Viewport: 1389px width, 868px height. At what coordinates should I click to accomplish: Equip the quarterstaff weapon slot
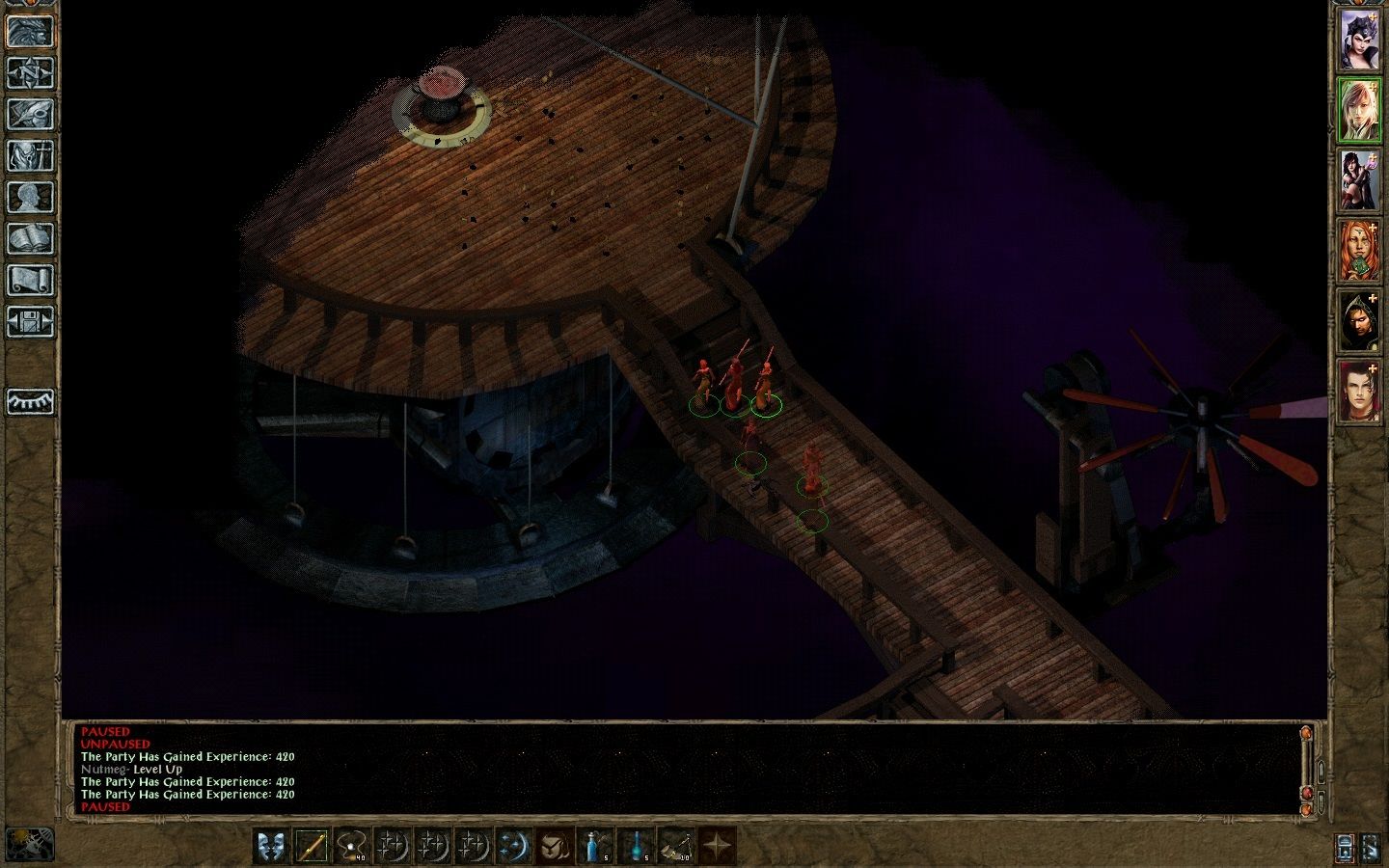pos(313,846)
